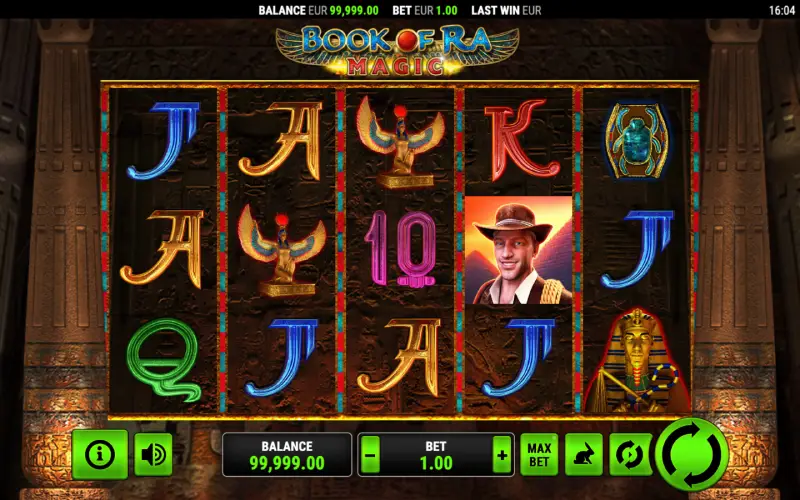Toggle the rabbit turbo spin button
Screen dimensions: 800x500
point(582,455)
